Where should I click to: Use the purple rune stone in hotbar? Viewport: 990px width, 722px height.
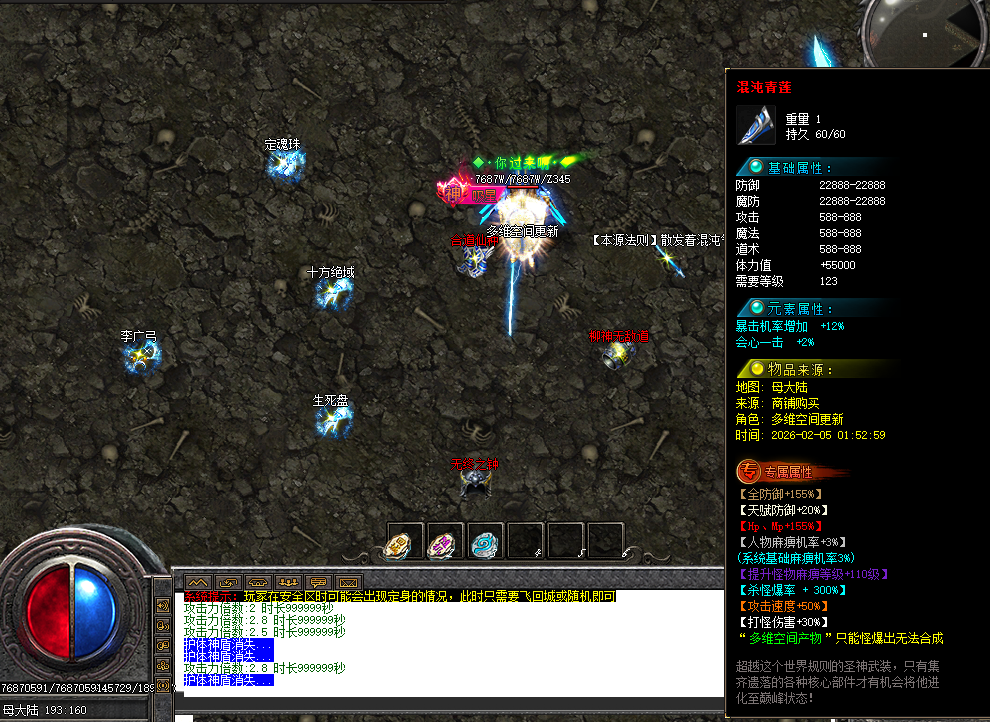[x=445, y=543]
